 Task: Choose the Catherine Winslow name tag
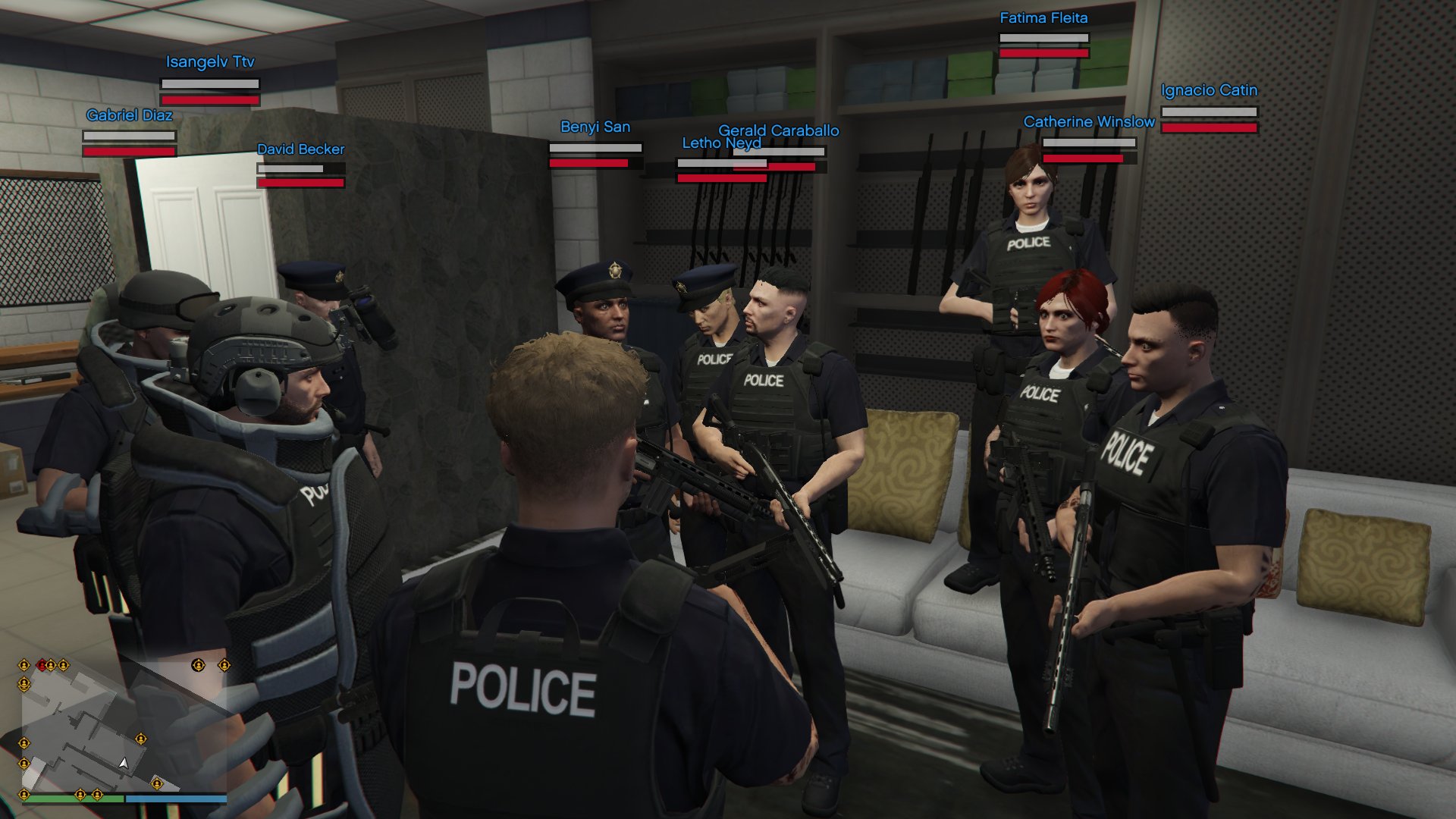click(1089, 122)
